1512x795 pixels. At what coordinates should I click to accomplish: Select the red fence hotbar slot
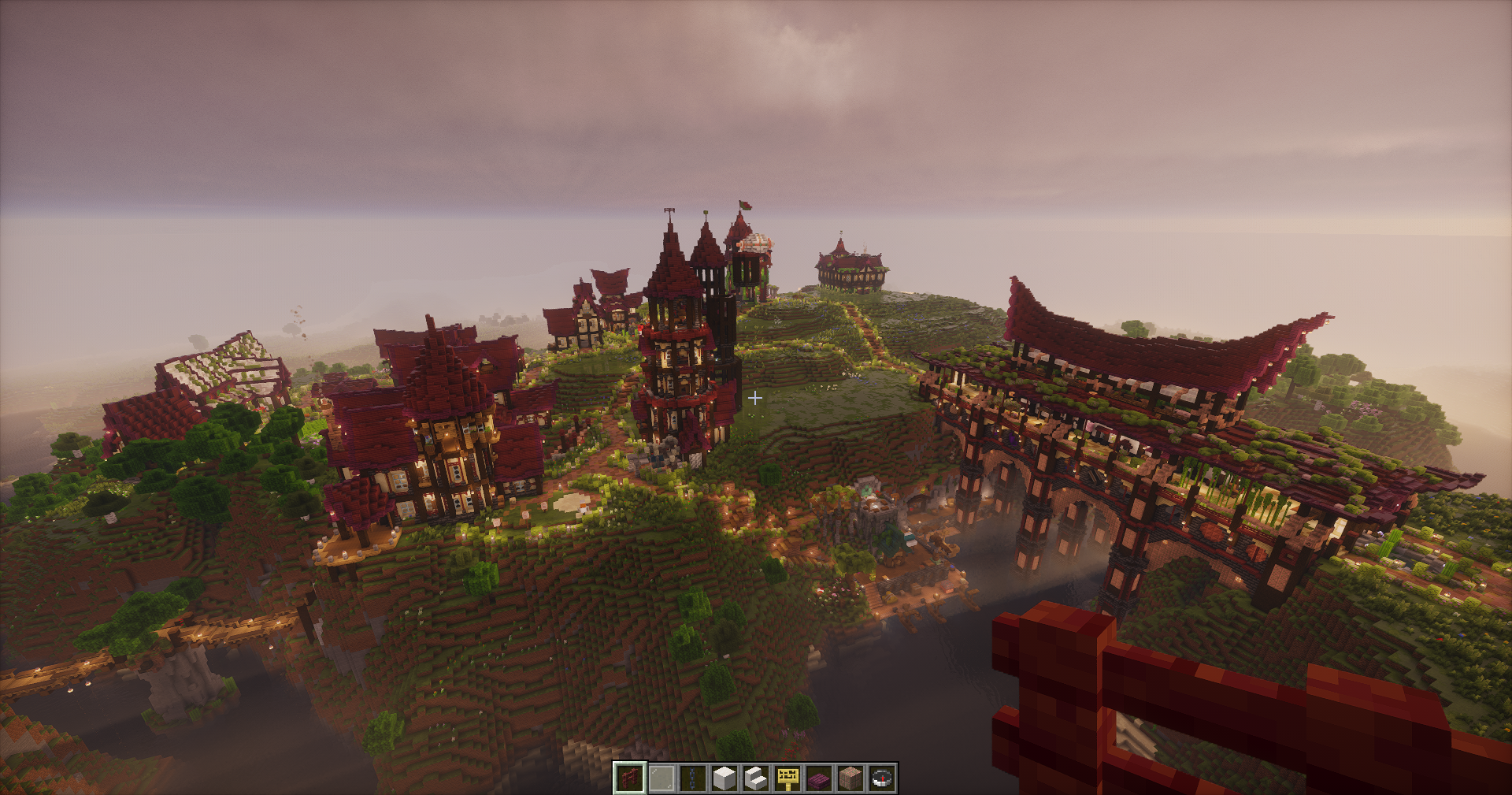pos(630,778)
